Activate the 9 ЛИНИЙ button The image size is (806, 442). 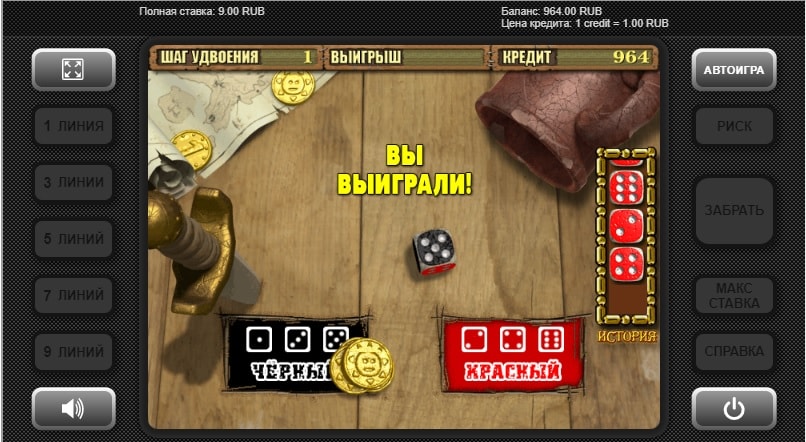click(73, 352)
